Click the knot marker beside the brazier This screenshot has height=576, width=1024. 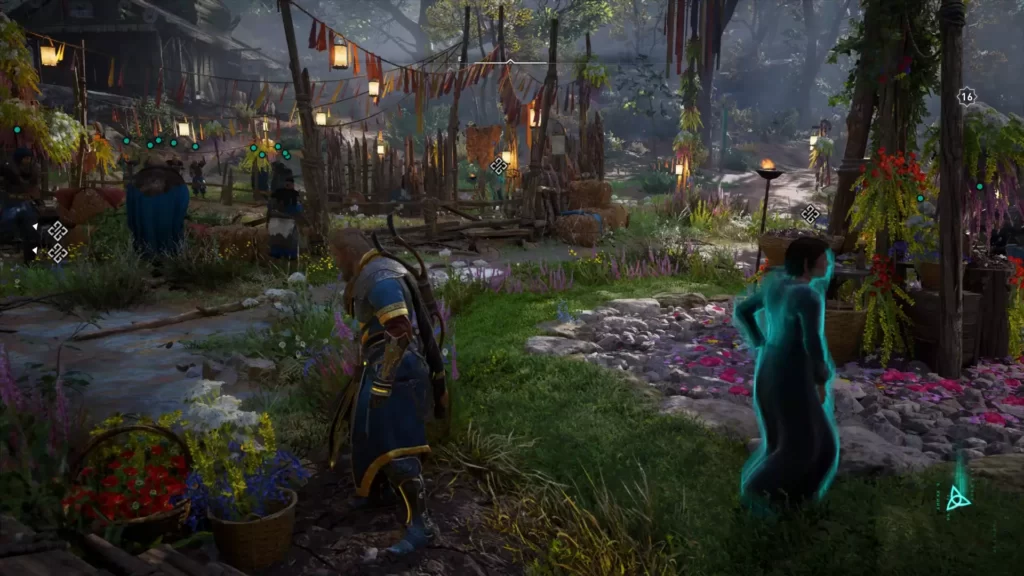pyautogui.click(x=810, y=213)
